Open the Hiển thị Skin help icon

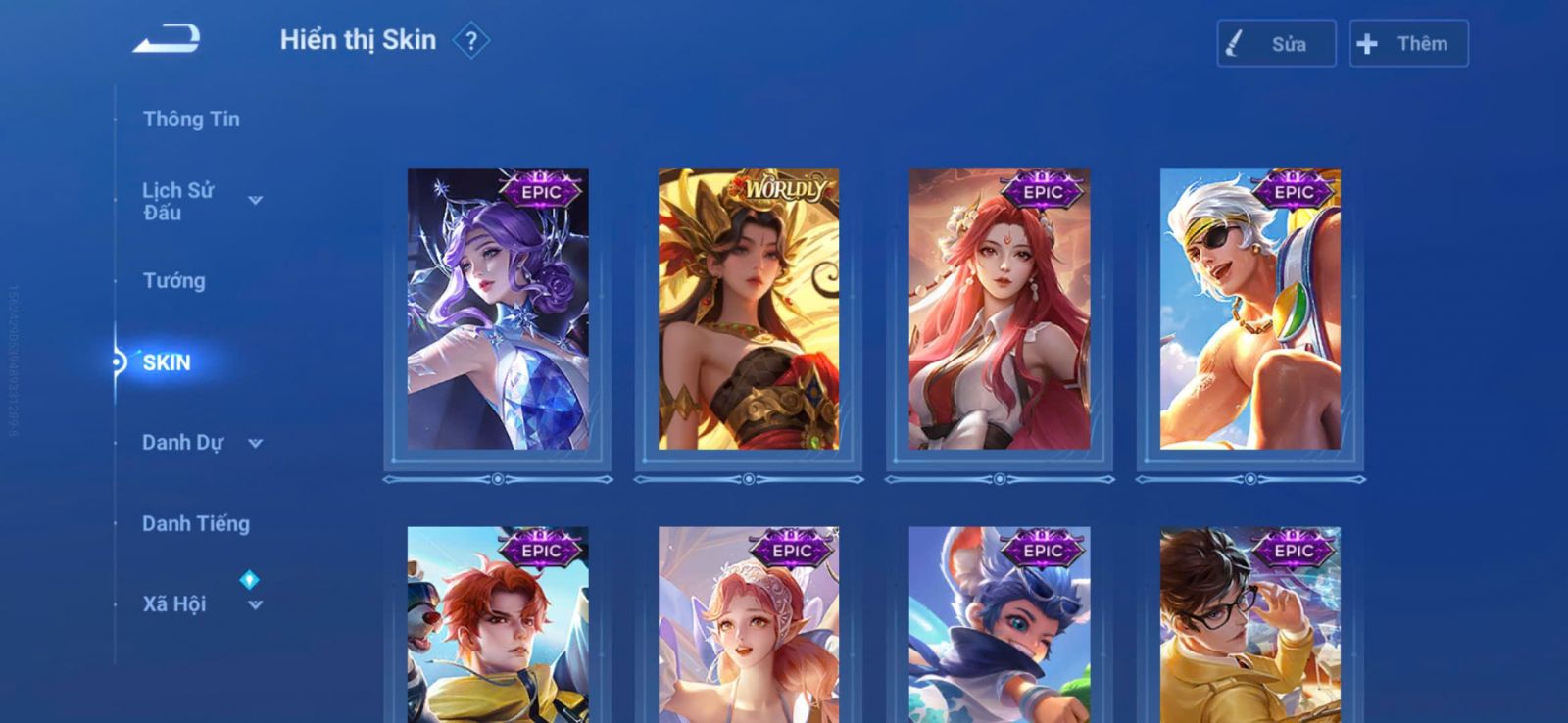pos(471,41)
